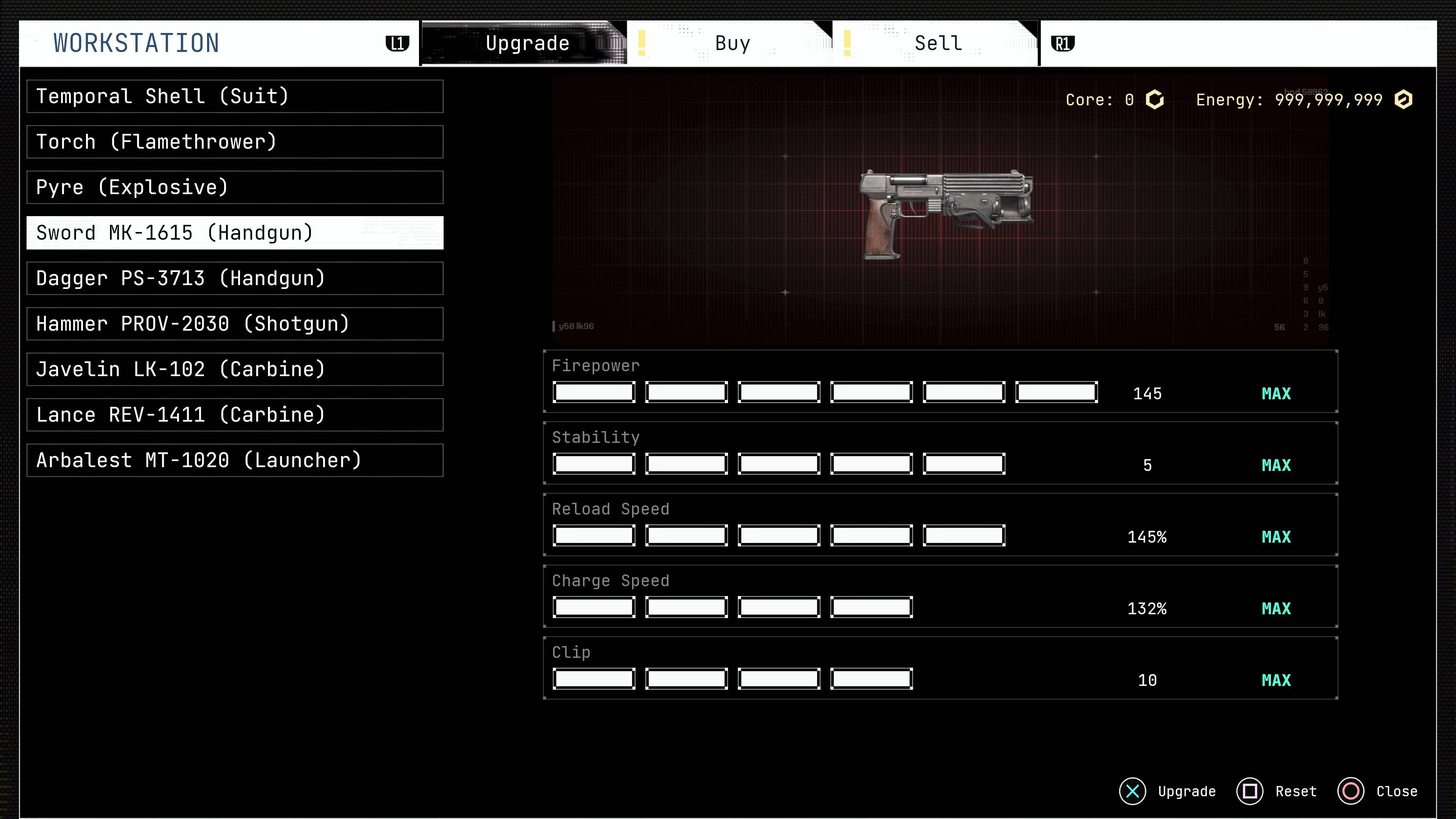Select the Hammer PROV-2030 shotgun
The height and width of the screenshot is (819, 1456).
click(235, 324)
